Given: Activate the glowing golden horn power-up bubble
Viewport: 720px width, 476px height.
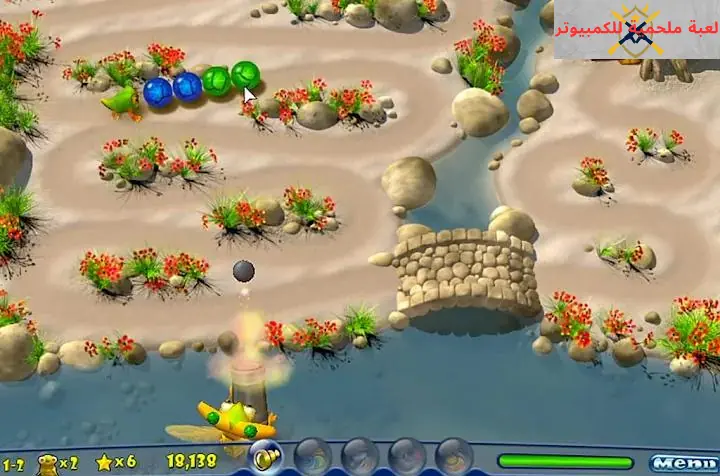Looking at the screenshot, I should click(x=265, y=454).
